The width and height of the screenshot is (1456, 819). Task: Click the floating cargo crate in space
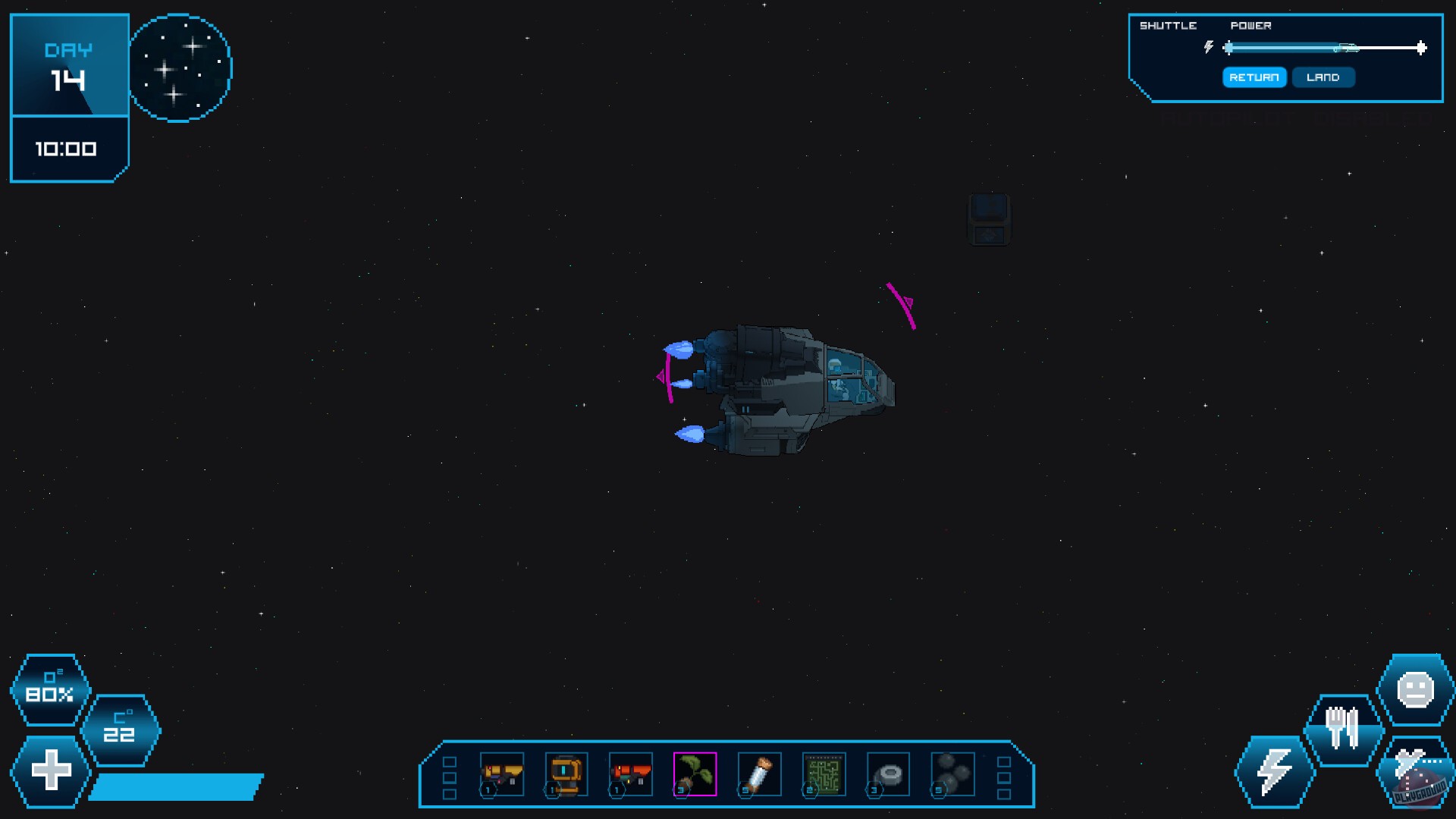pos(989,219)
